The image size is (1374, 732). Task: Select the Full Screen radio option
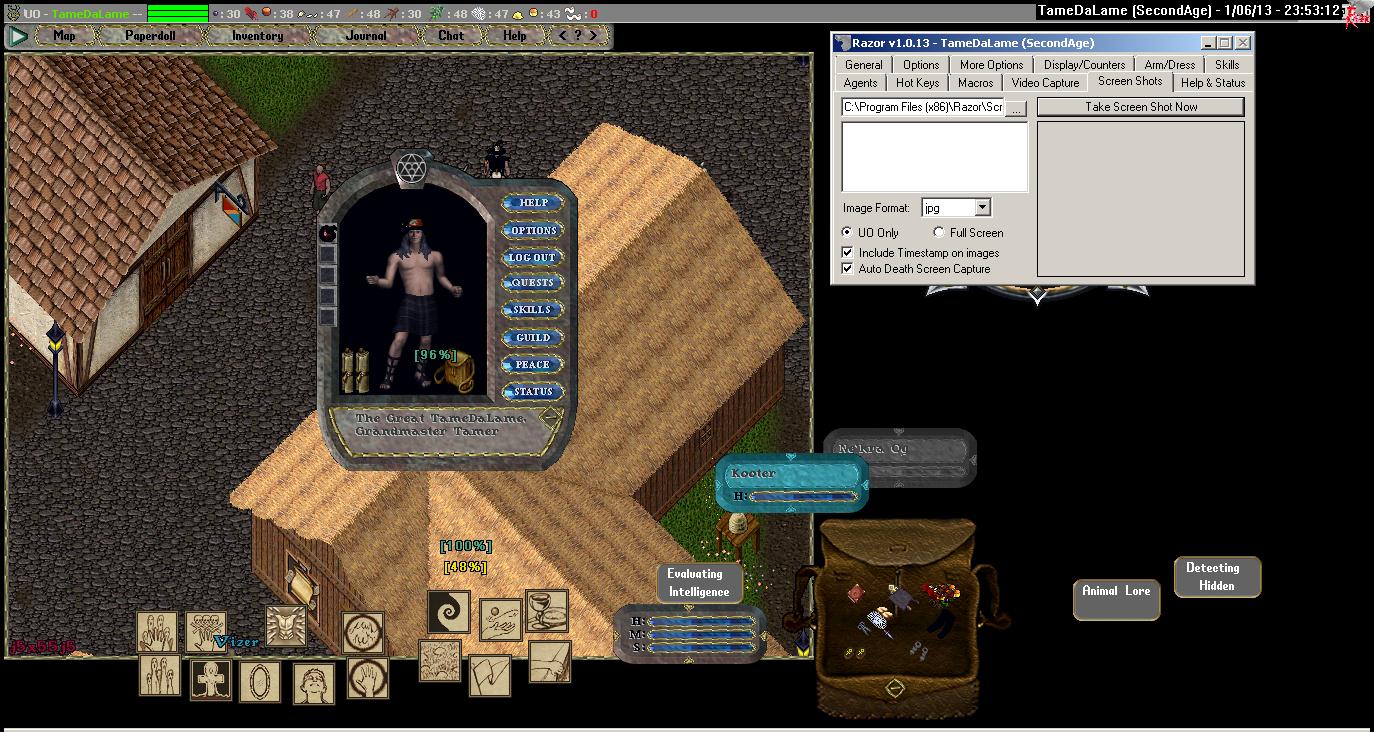[939, 233]
